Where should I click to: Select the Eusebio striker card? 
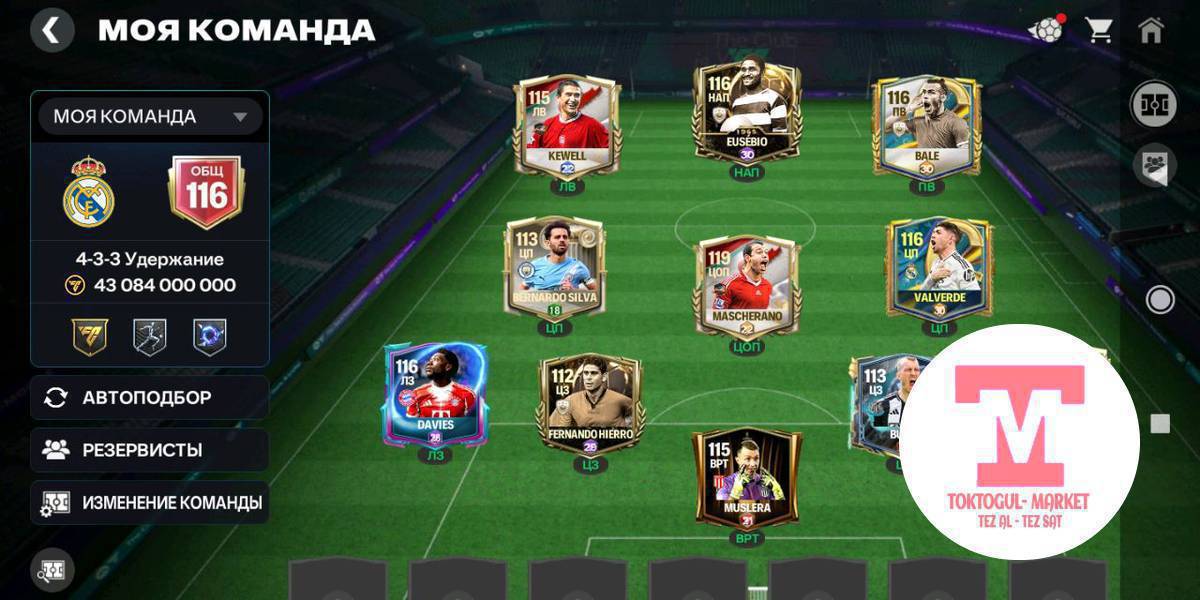point(746,113)
